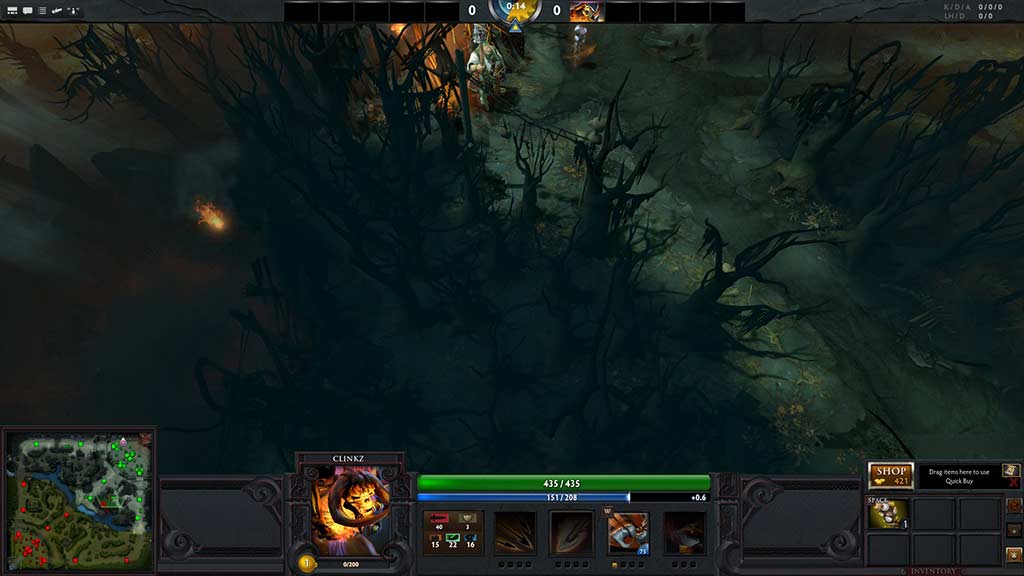Image resolution: width=1024 pixels, height=576 pixels.
Task: Click the Quick Buy drop area
Action: [x=958, y=476]
